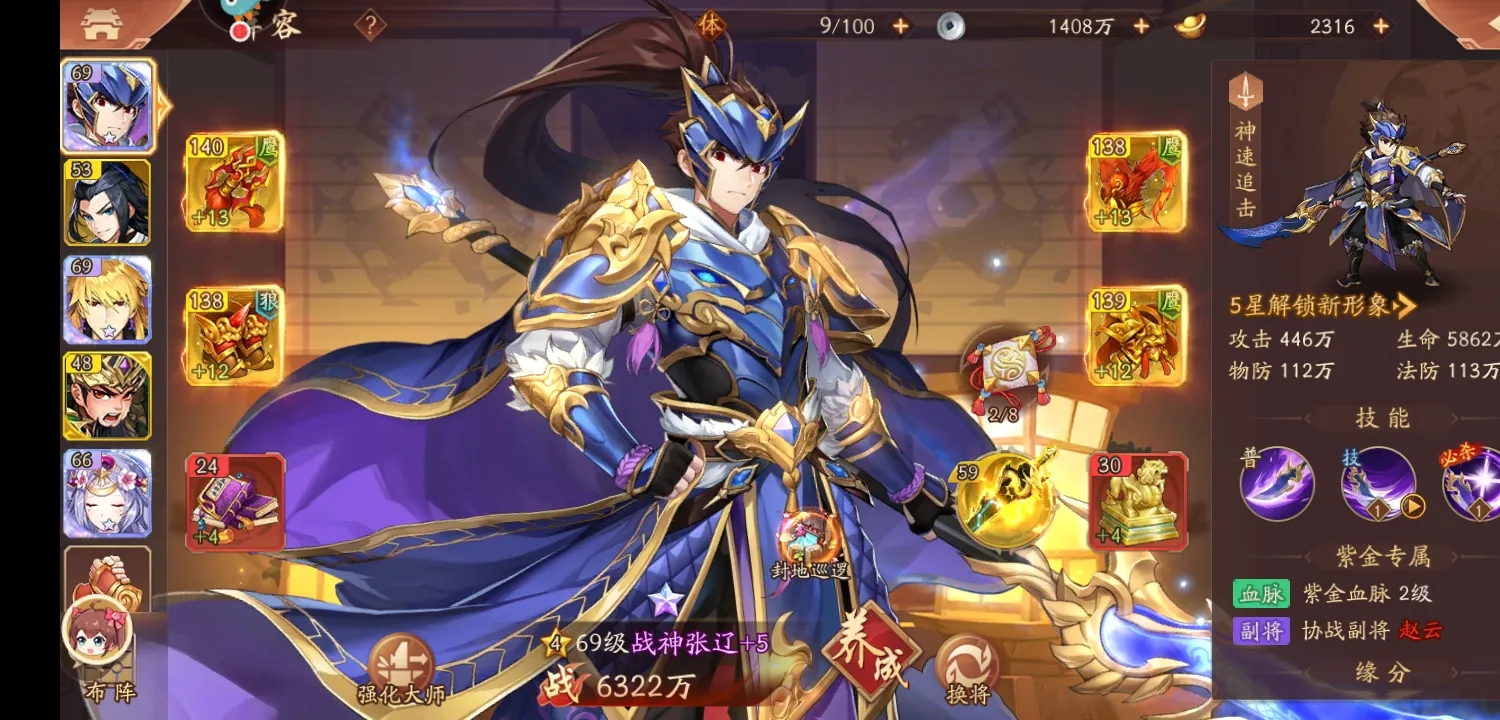Switch to the level 53 hero portrait
The image size is (1500, 720).
click(x=106, y=203)
